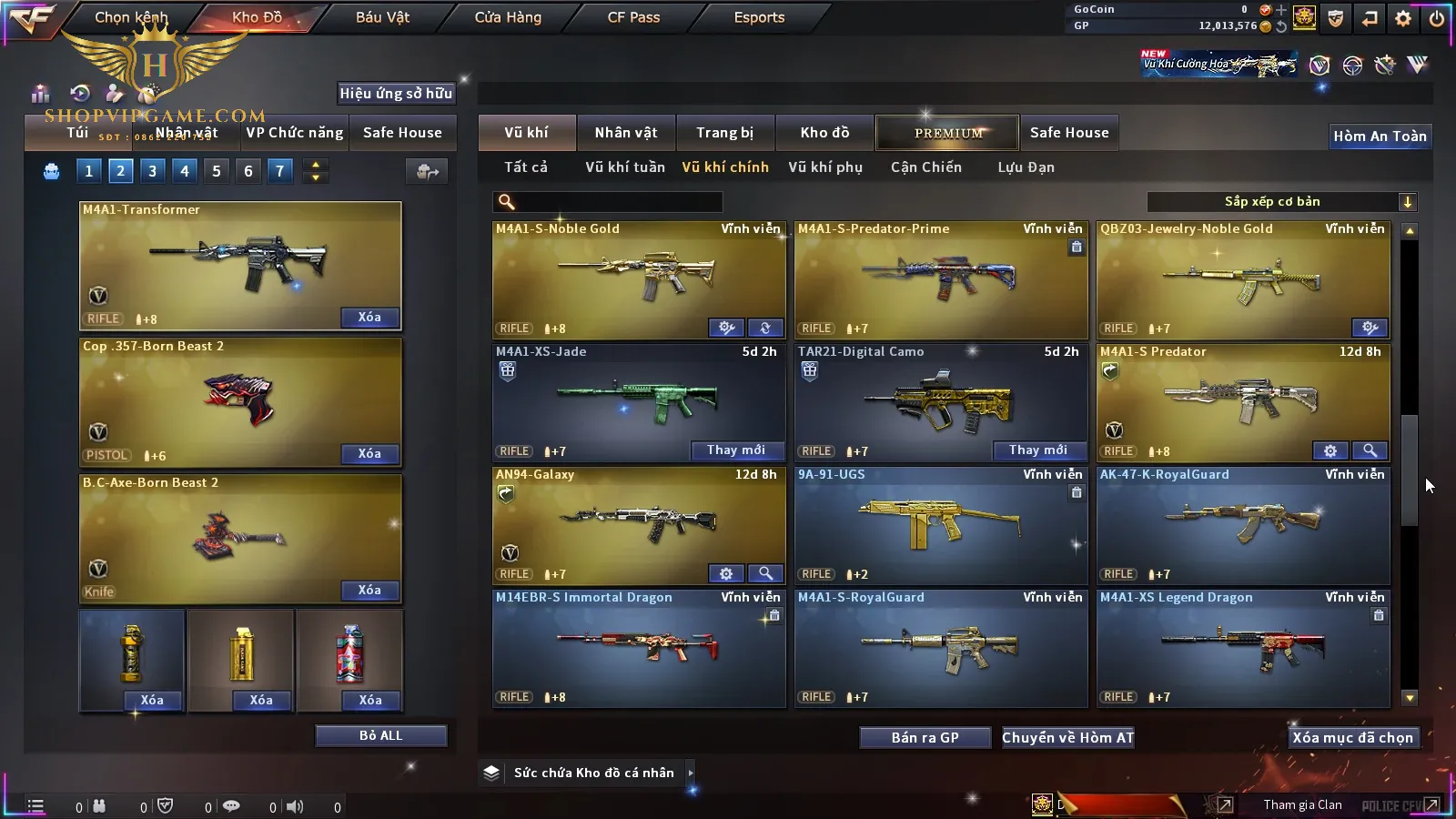Go to the CF Pass menu
This screenshot has height=819, width=1456.
(633, 17)
